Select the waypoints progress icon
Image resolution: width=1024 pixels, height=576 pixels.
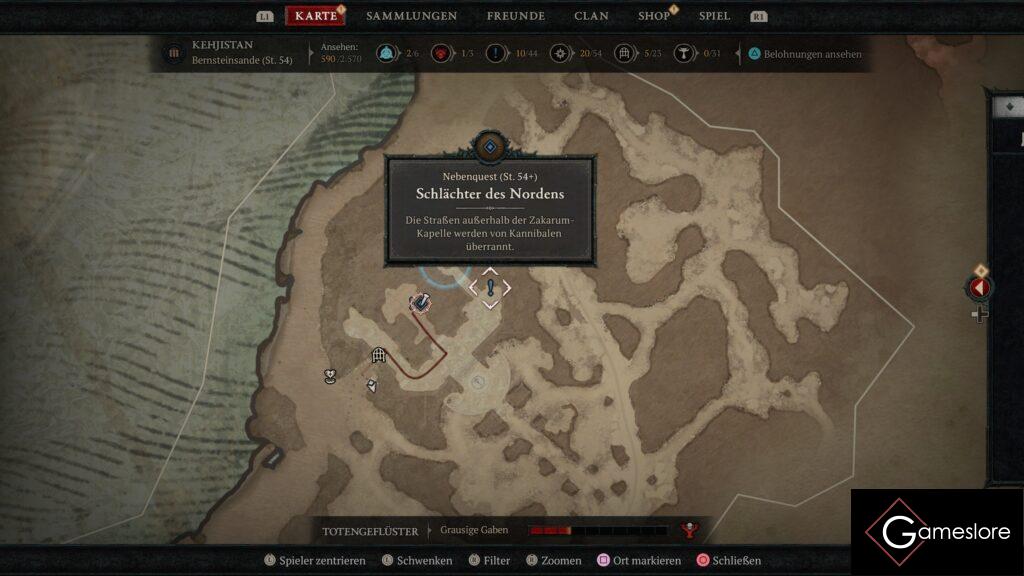coord(385,54)
